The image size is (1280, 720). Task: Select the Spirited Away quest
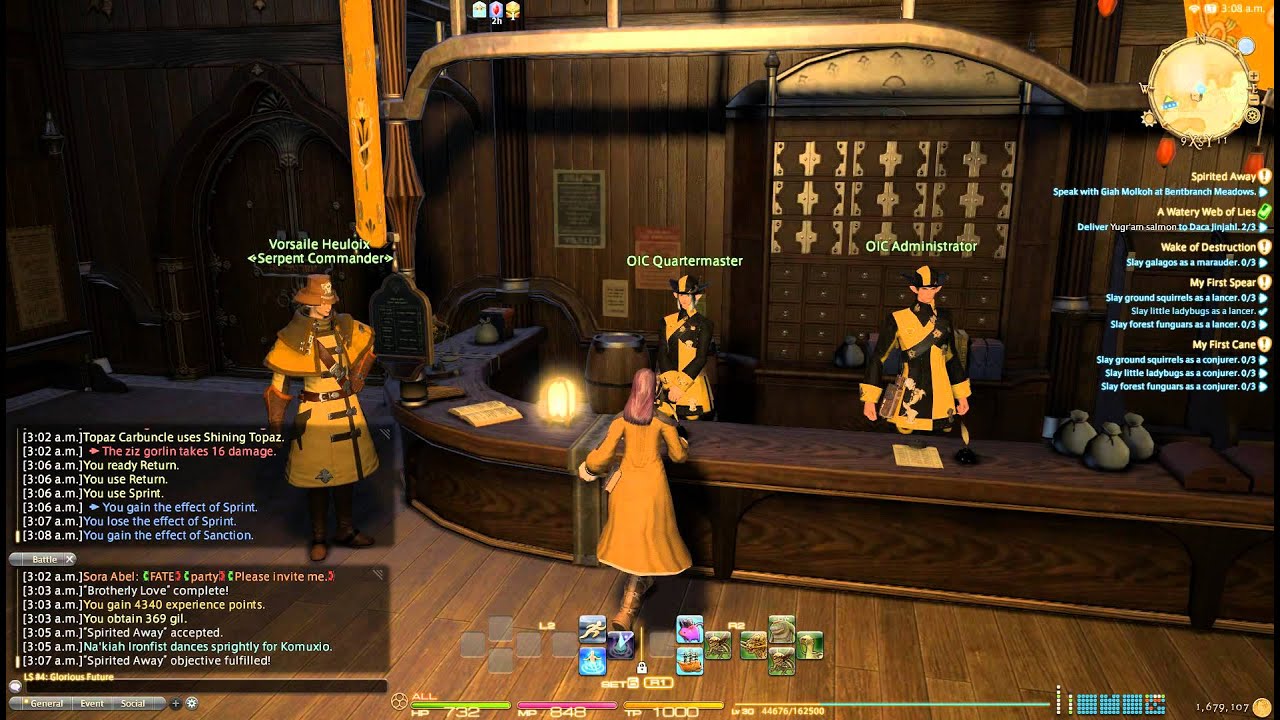click(x=1222, y=177)
